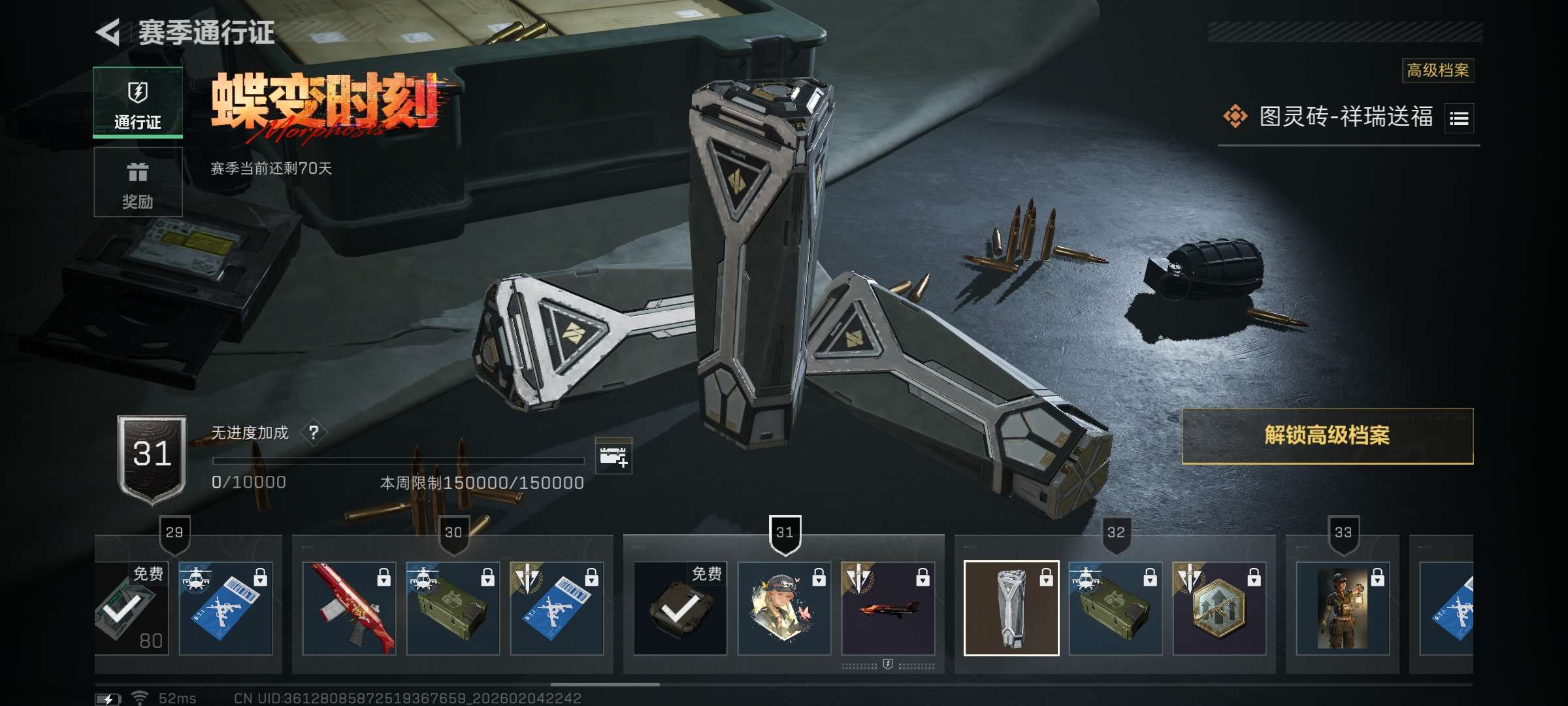
Task: Open the 奖励 rewards tab
Action: click(138, 182)
